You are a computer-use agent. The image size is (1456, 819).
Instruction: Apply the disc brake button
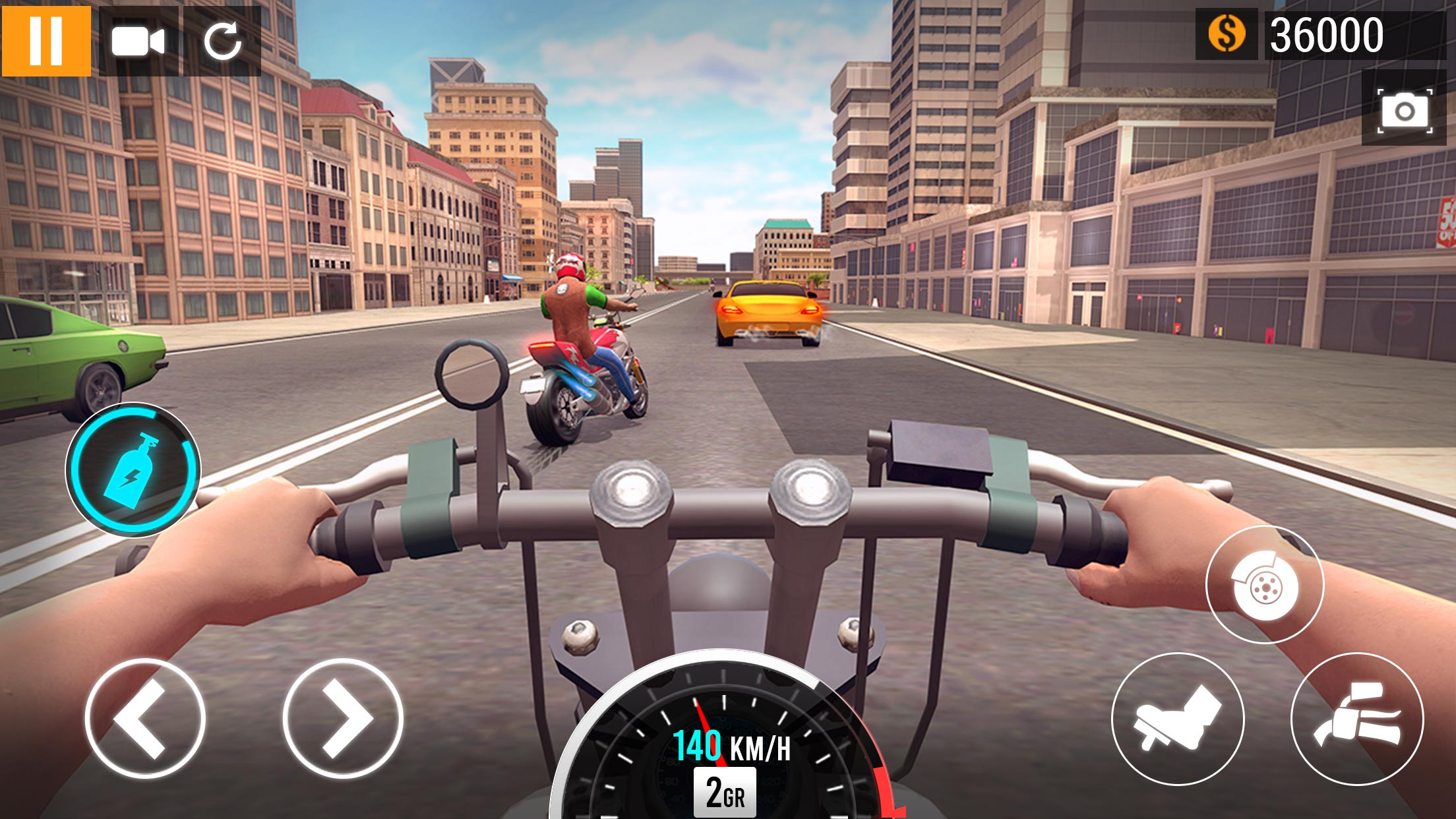click(1264, 584)
